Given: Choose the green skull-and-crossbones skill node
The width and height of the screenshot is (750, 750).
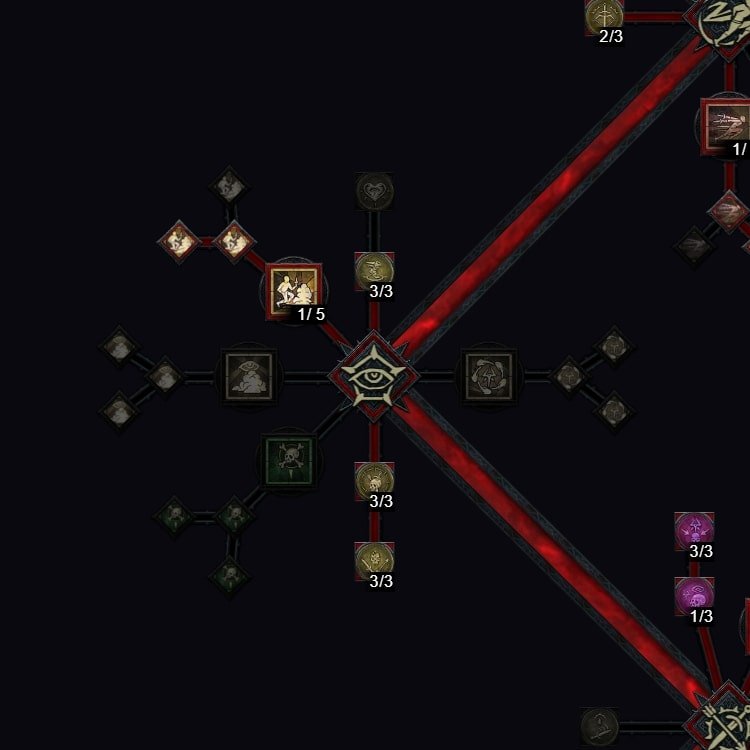Looking at the screenshot, I should click(x=289, y=459).
